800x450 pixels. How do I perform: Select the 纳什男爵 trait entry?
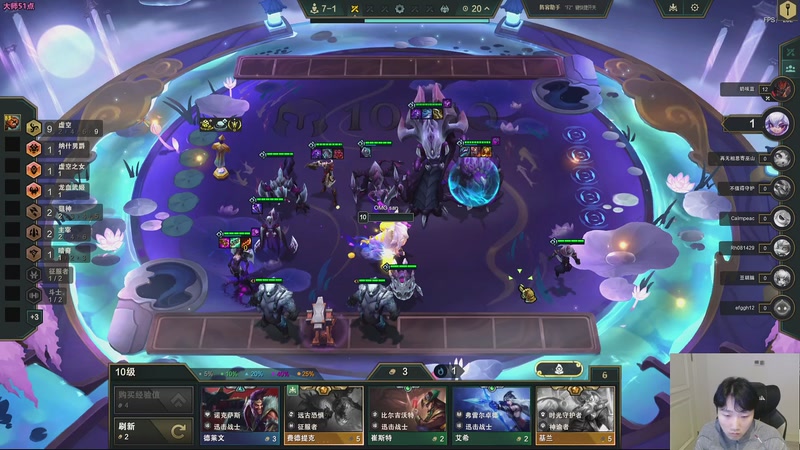pos(60,149)
